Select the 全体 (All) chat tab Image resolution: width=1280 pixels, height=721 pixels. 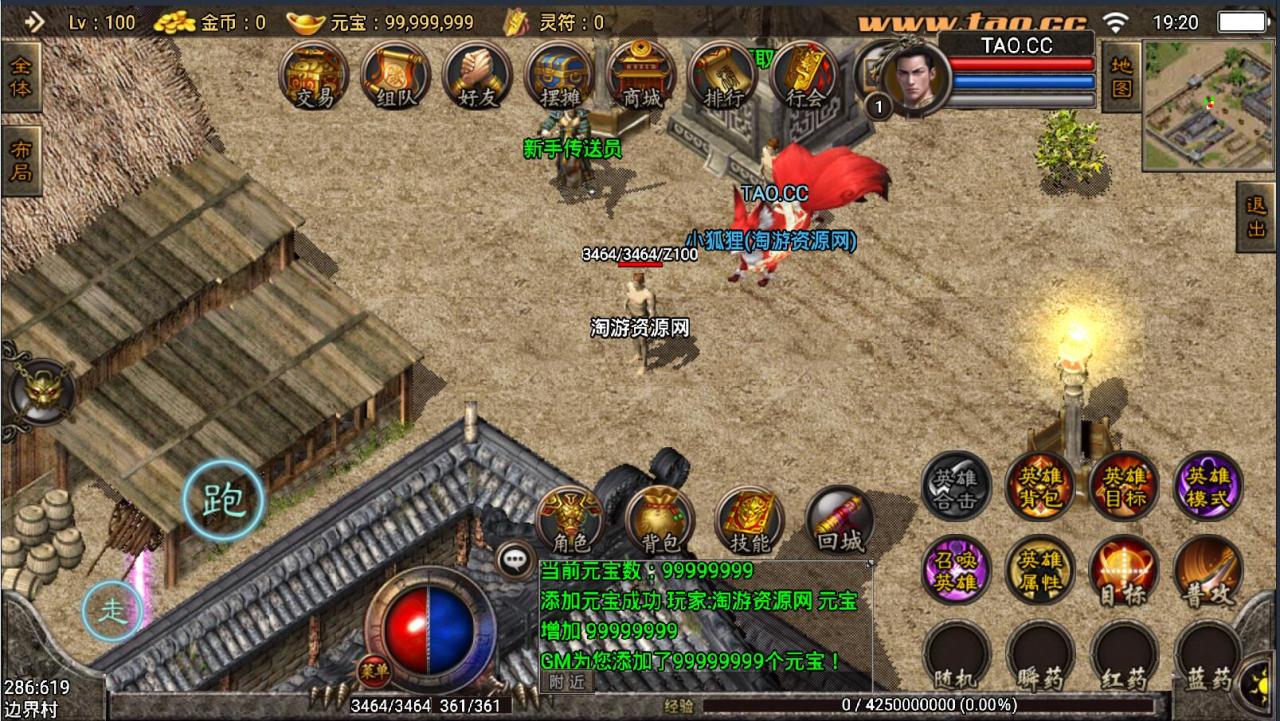tap(21, 75)
